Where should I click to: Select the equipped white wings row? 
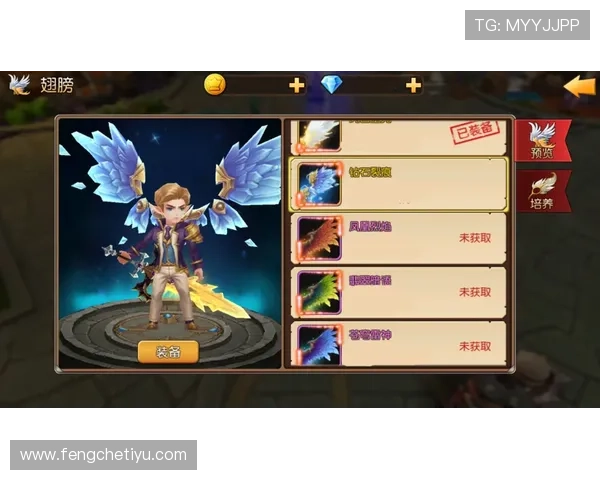pyautogui.click(x=398, y=134)
